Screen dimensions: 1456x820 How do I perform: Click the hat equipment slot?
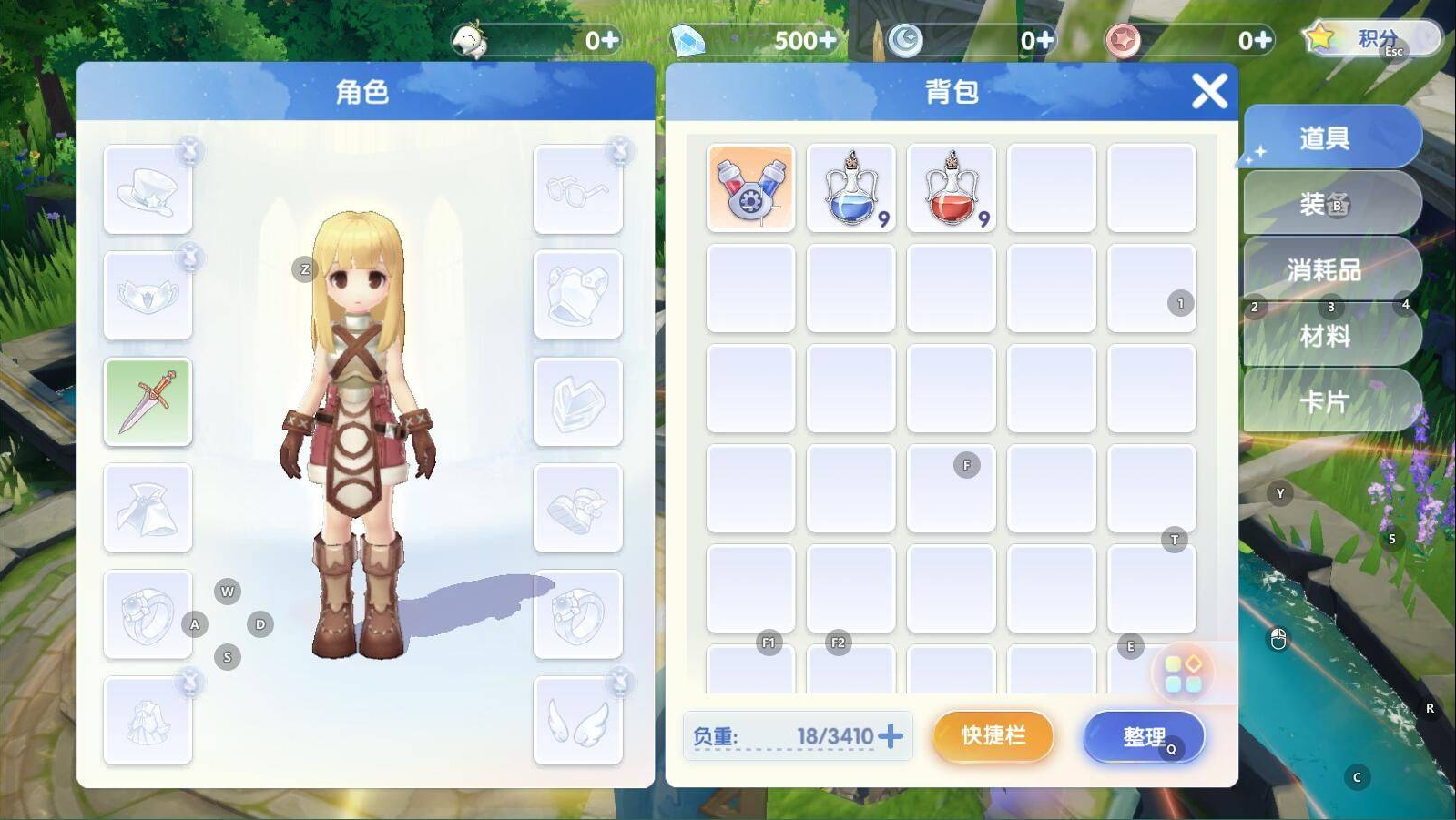(x=148, y=189)
